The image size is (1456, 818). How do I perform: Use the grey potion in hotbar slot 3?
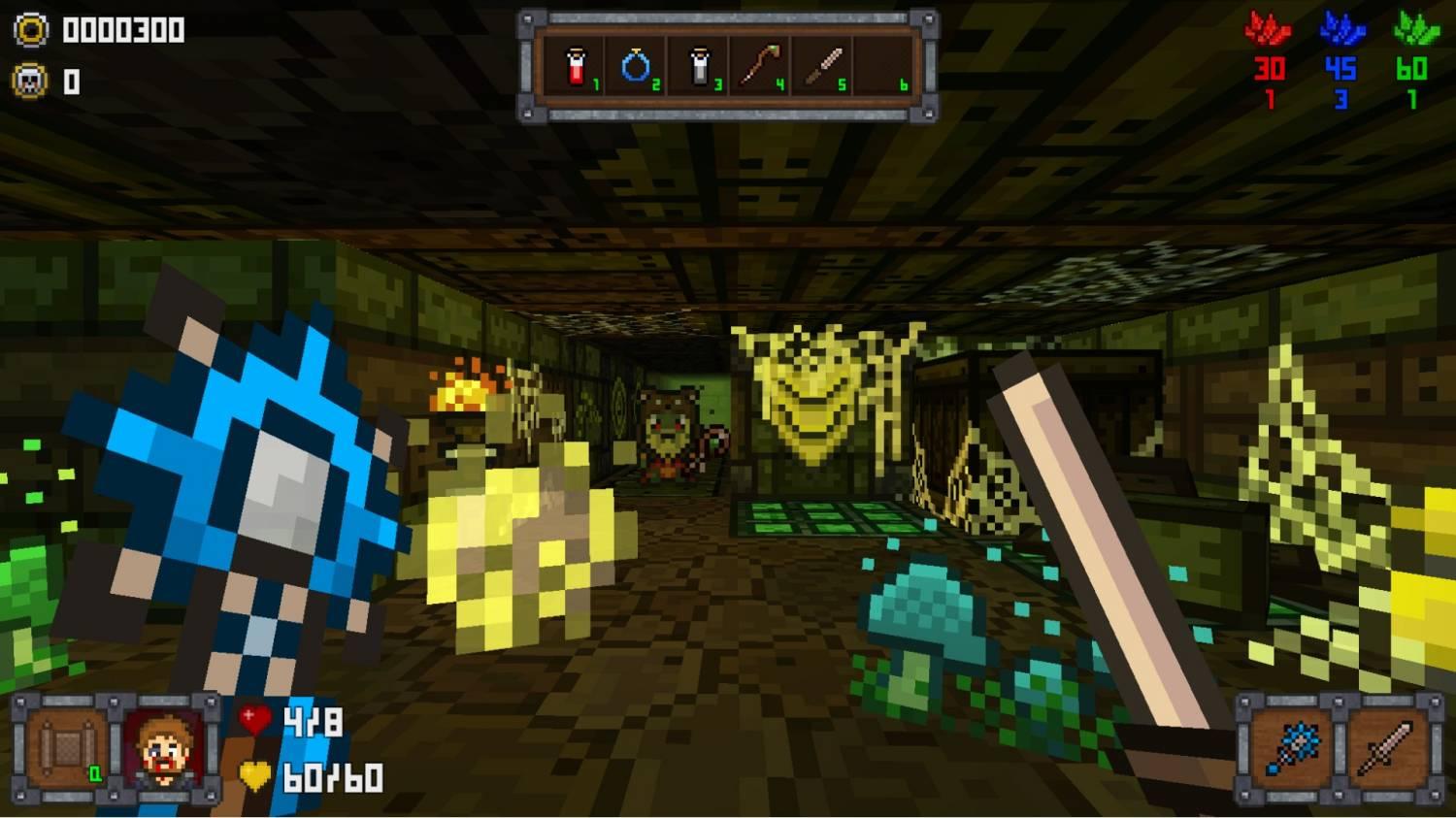(x=699, y=67)
